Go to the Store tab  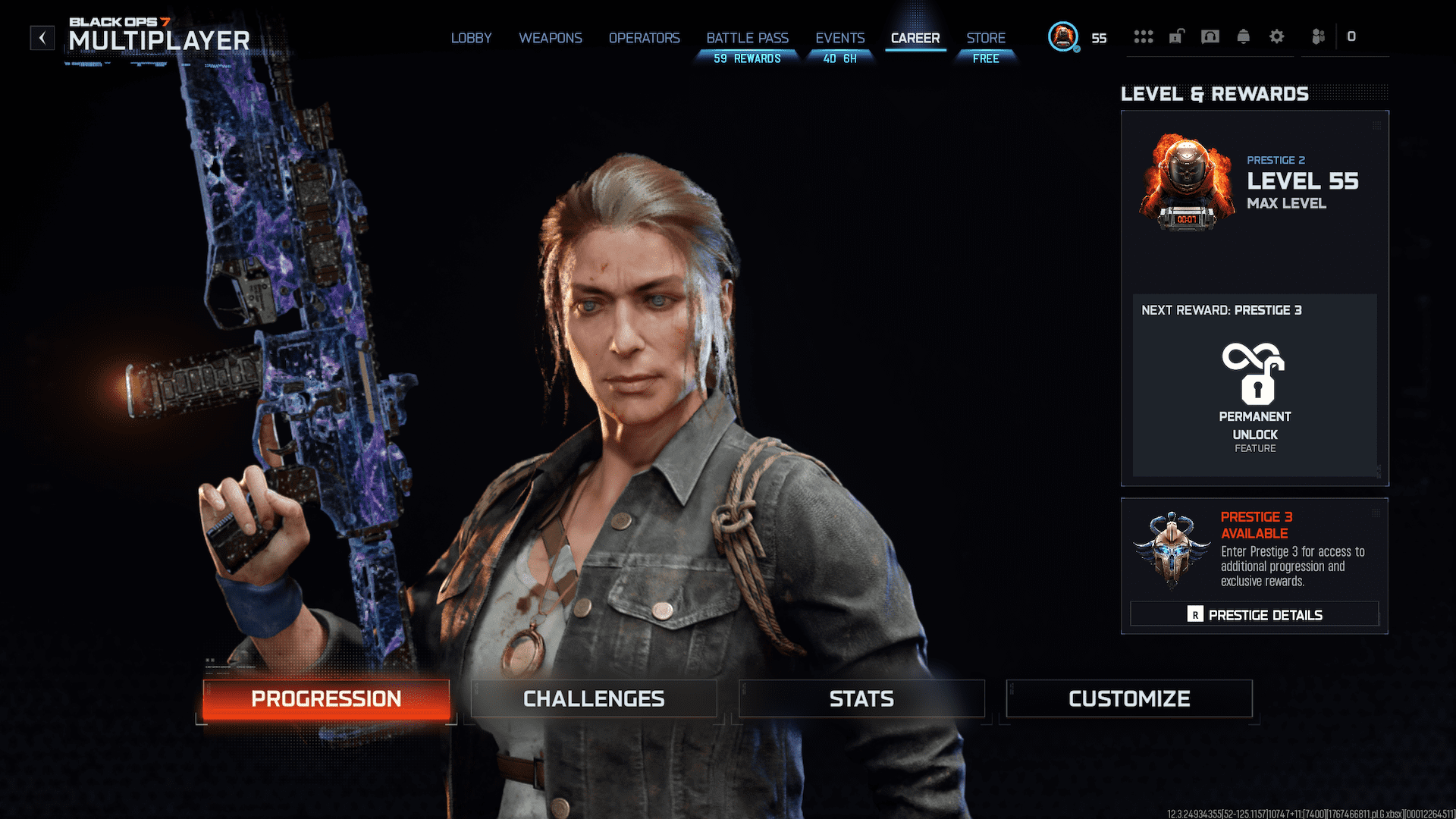[985, 38]
